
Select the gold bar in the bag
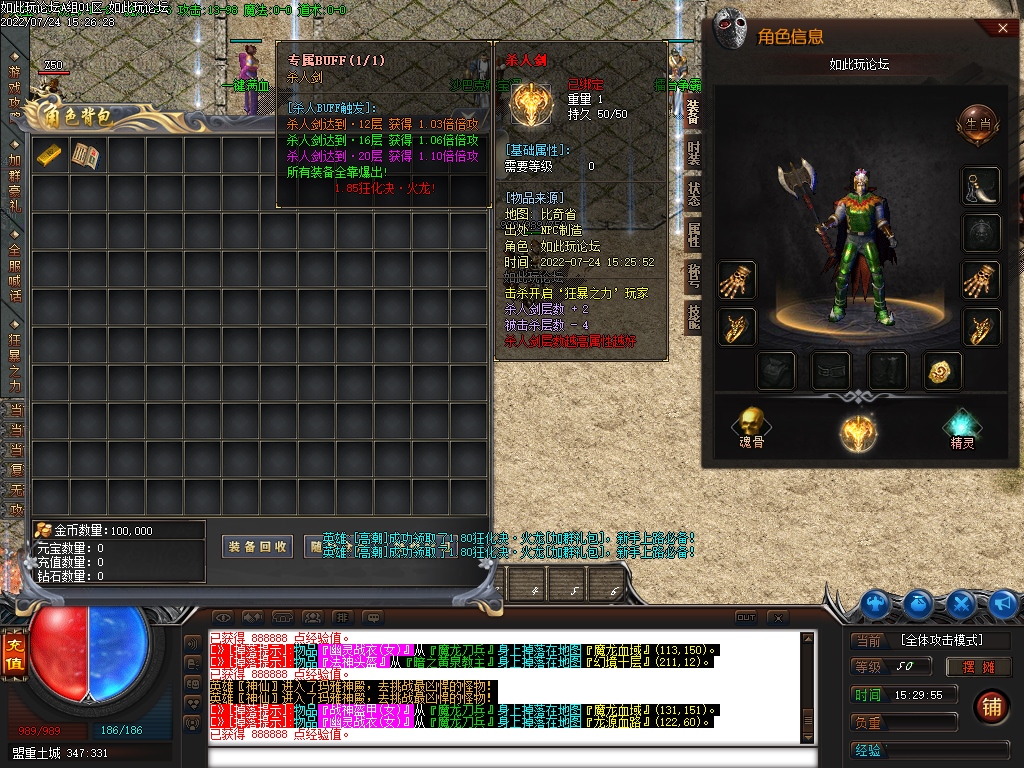(x=50, y=155)
